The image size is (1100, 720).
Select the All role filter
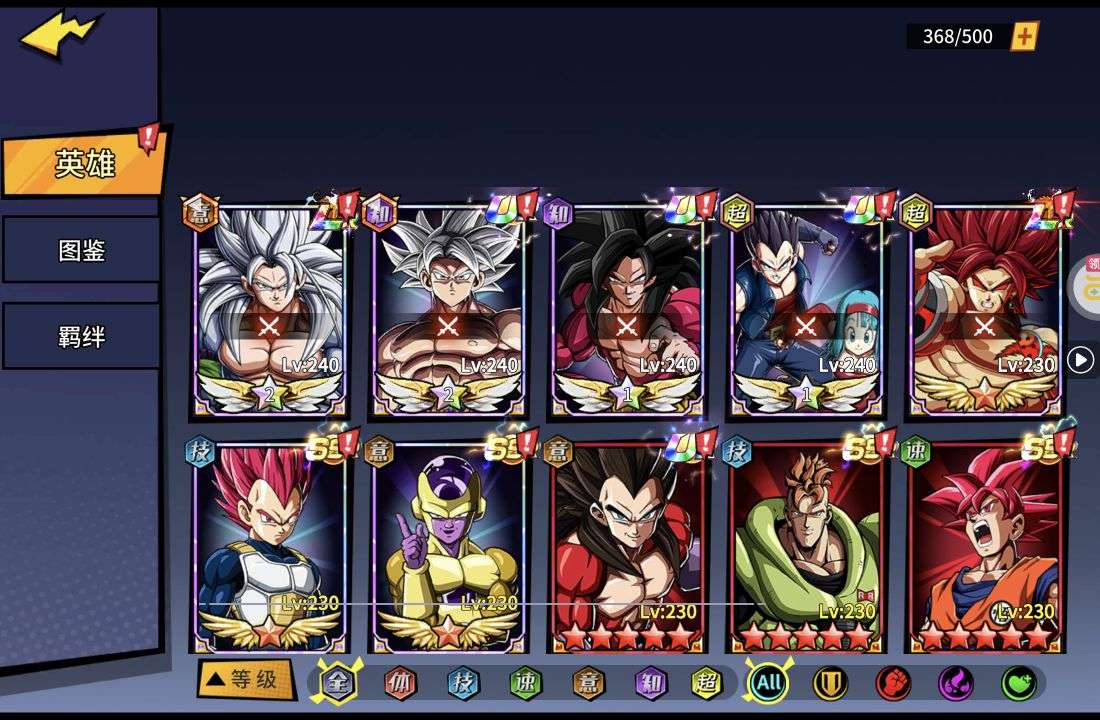[768, 683]
